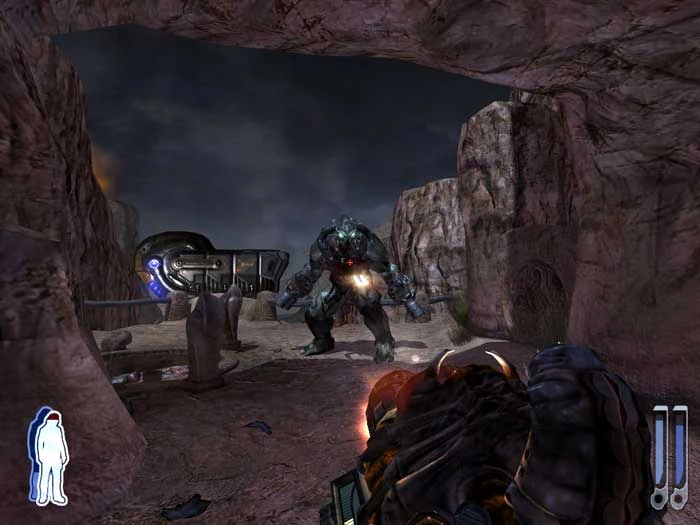The width and height of the screenshot is (700, 525).
Task: Click the player body silhouette status icon
Action: (49, 456)
